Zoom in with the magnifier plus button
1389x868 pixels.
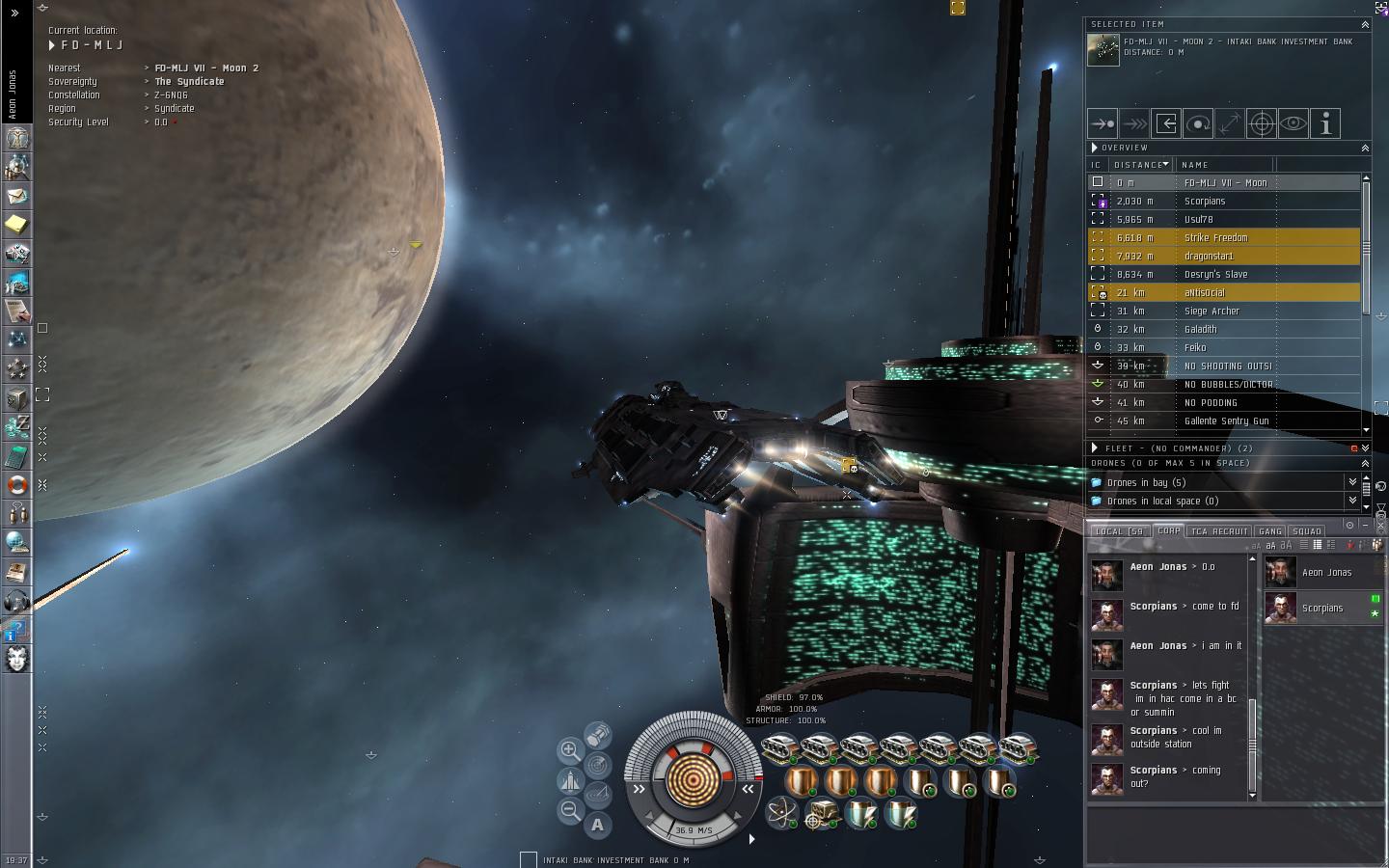coord(570,750)
